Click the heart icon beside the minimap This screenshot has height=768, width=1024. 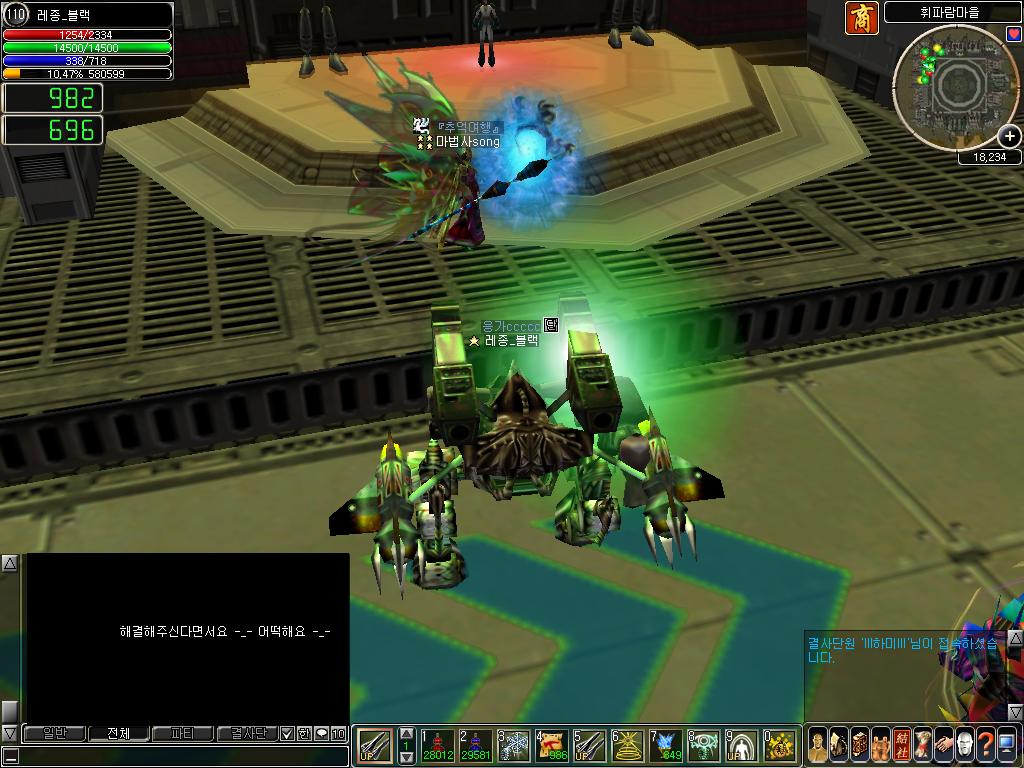1013,34
